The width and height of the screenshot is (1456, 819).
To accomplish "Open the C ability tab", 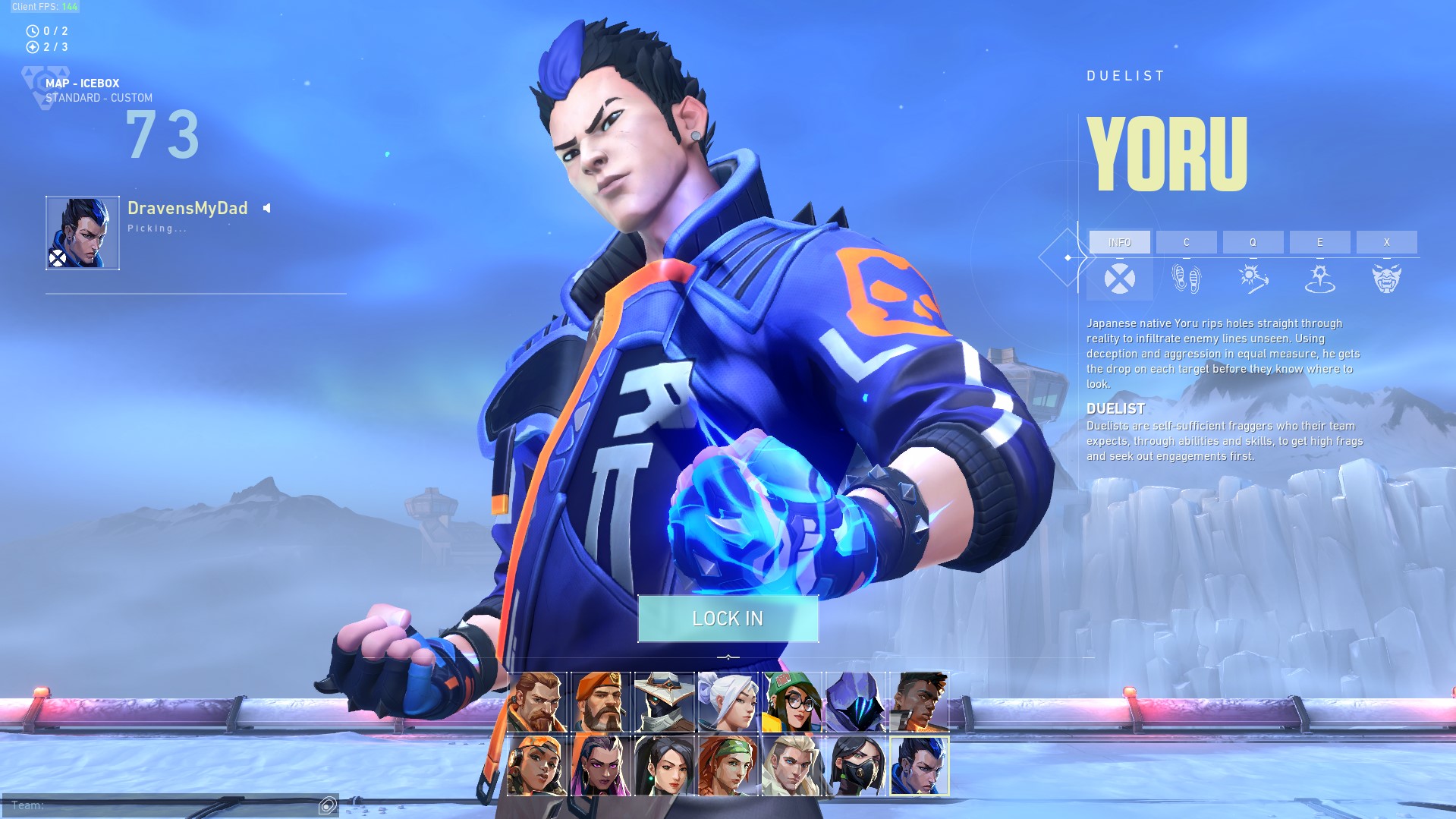I will [1186, 242].
